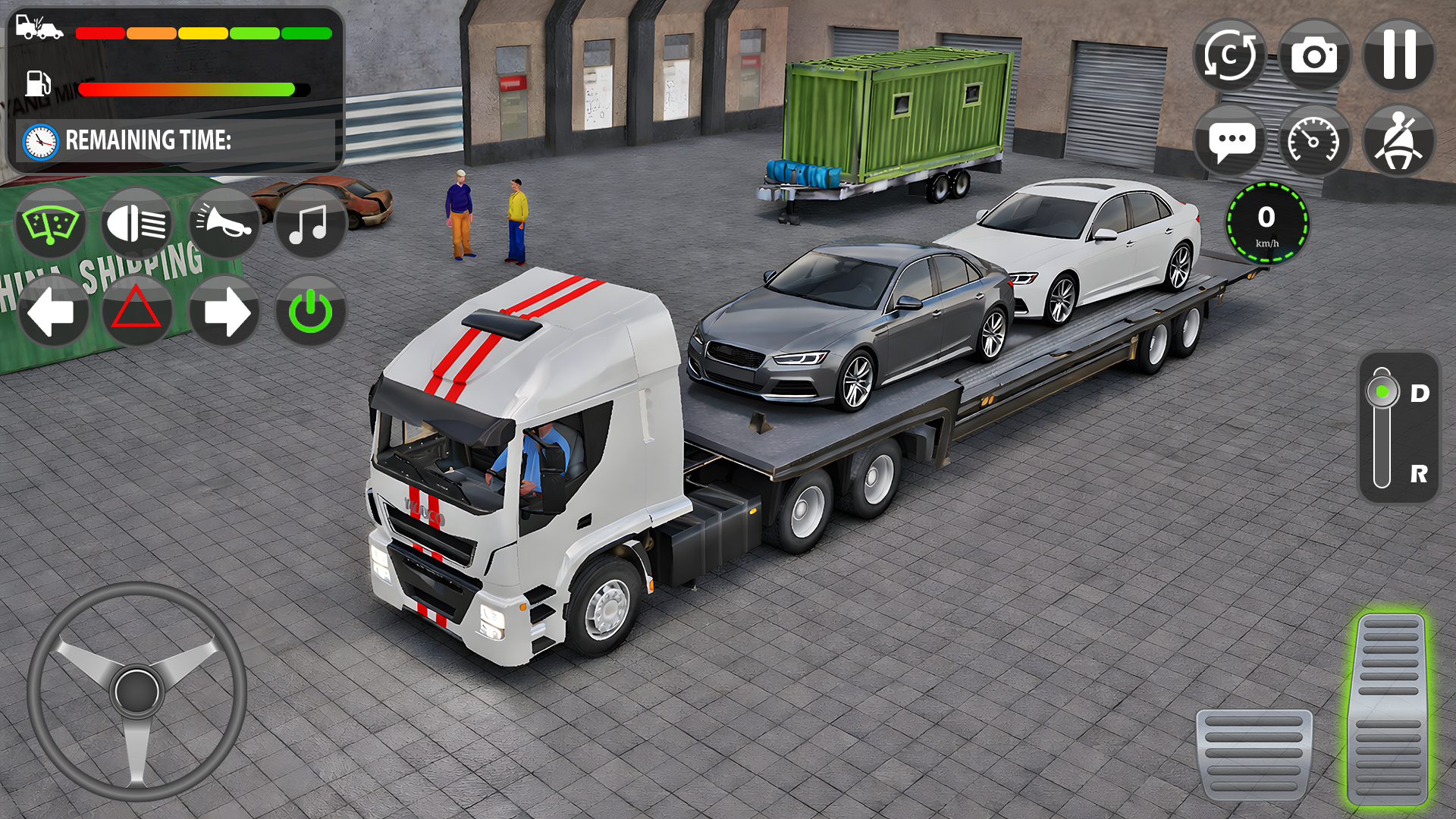Image resolution: width=1456 pixels, height=819 pixels.
Task: Take a screenshot with the camera icon
Action: 1315,55
